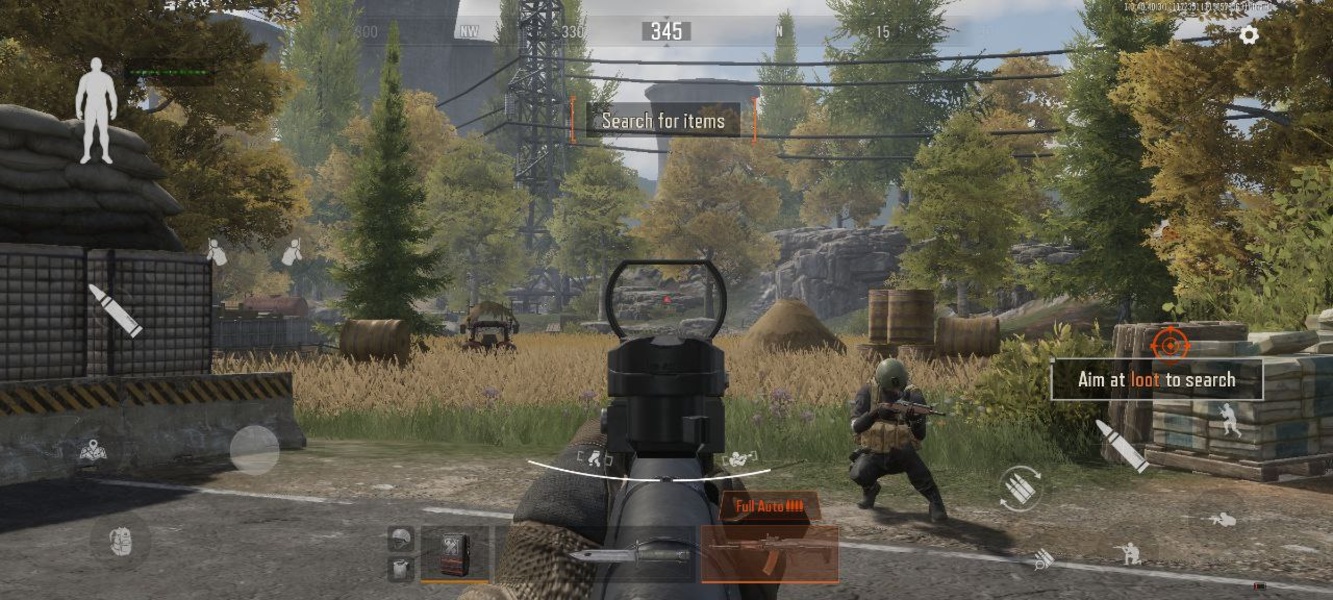This screenshot has width=1333, height=600.
Task: Reload using the circular ammo icon
Action: click(1019, 488)
